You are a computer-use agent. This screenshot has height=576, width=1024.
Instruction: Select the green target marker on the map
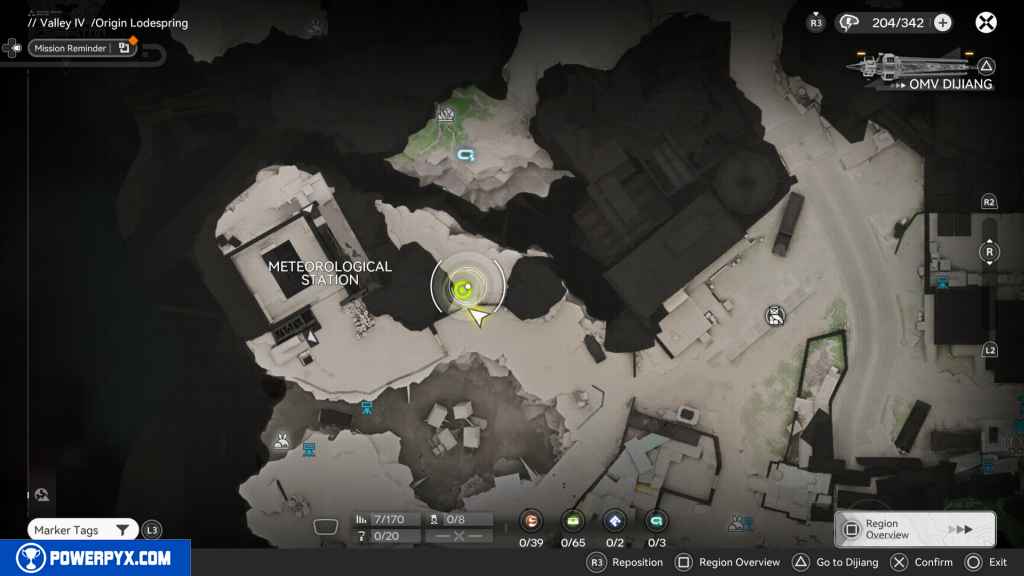[463, 289]
